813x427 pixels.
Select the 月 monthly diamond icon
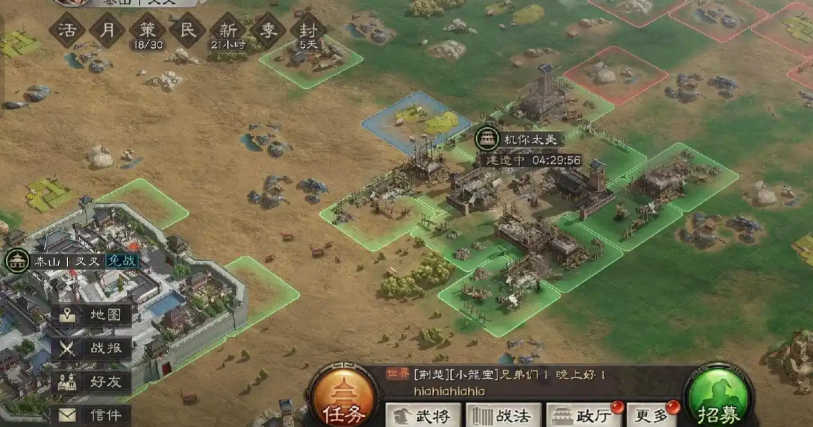109,29
